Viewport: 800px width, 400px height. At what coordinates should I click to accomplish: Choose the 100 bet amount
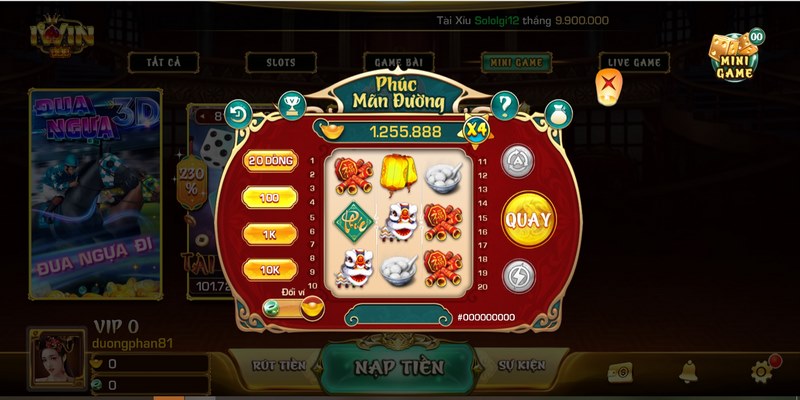[270, 198]
